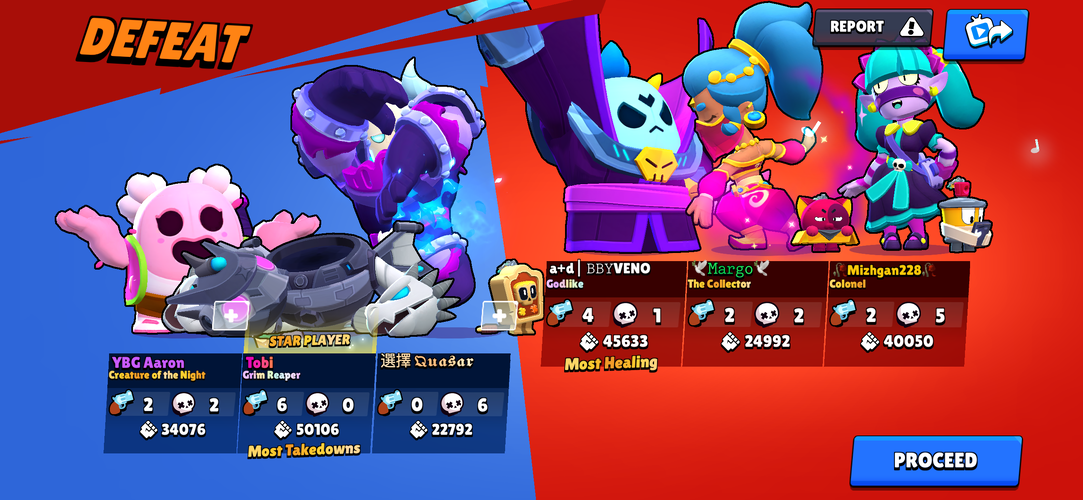The height and width of the screenshot is (500, 1083).
Task: Open the REPORT player option
Action: [872, 27]
